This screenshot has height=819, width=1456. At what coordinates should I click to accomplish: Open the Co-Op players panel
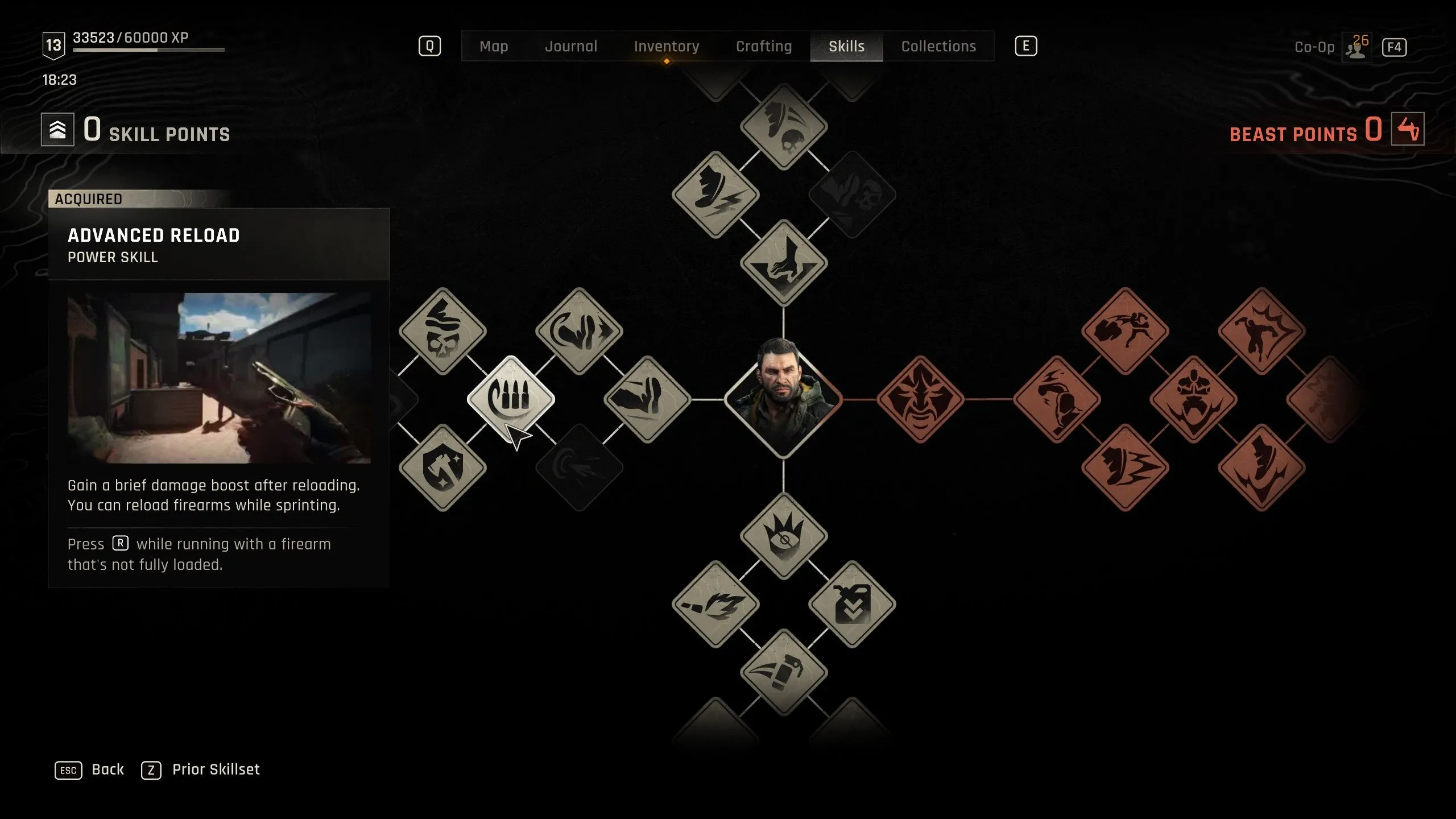coord(1356,48)
